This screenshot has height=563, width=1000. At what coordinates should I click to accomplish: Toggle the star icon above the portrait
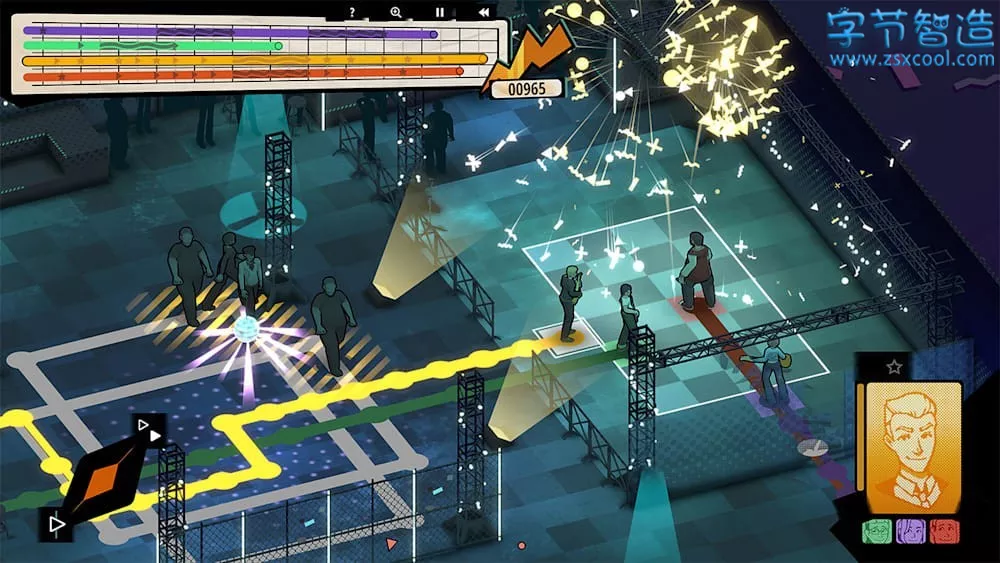point(894,367)
